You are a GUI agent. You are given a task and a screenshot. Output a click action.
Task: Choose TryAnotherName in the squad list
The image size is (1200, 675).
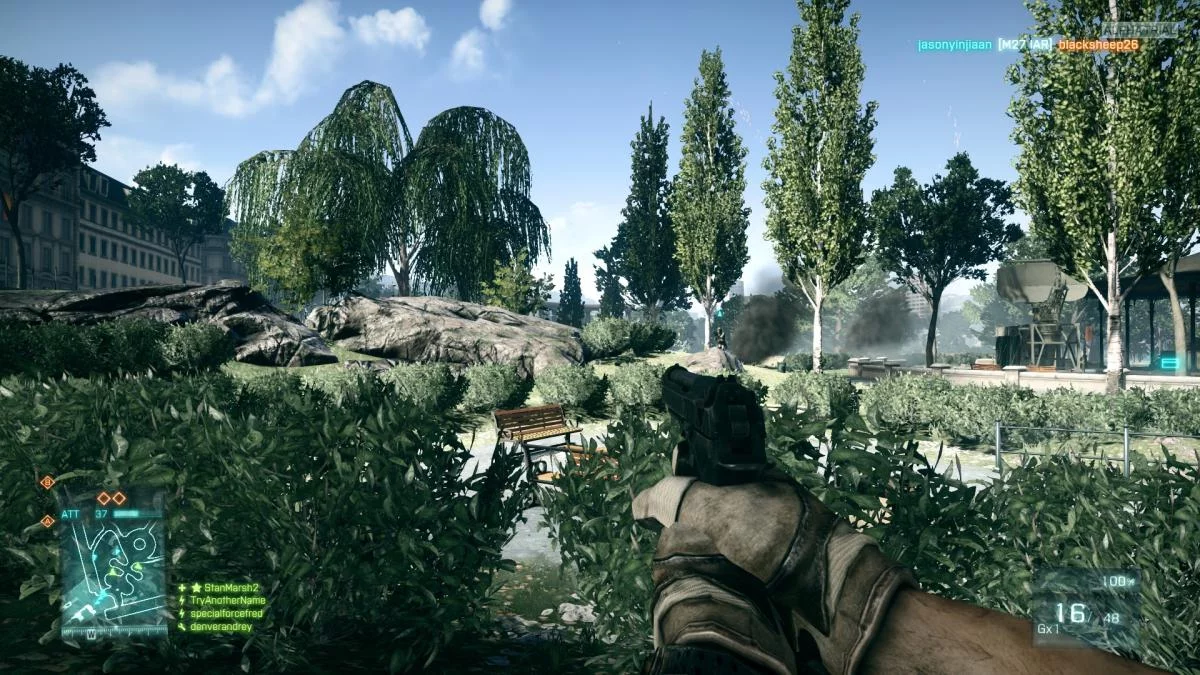click(227, 600)
